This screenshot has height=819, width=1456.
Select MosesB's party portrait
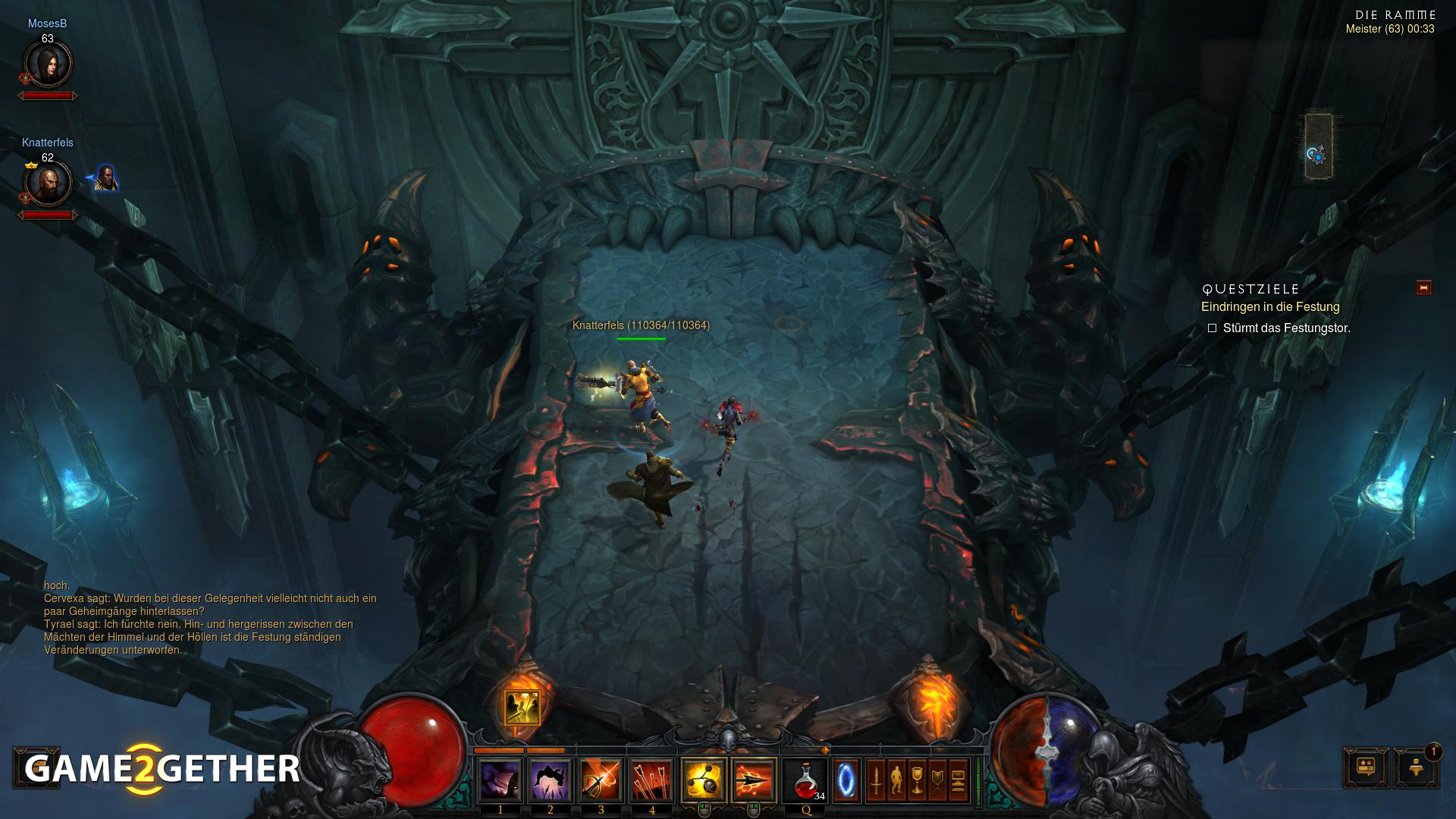click(x=48, y=64)
